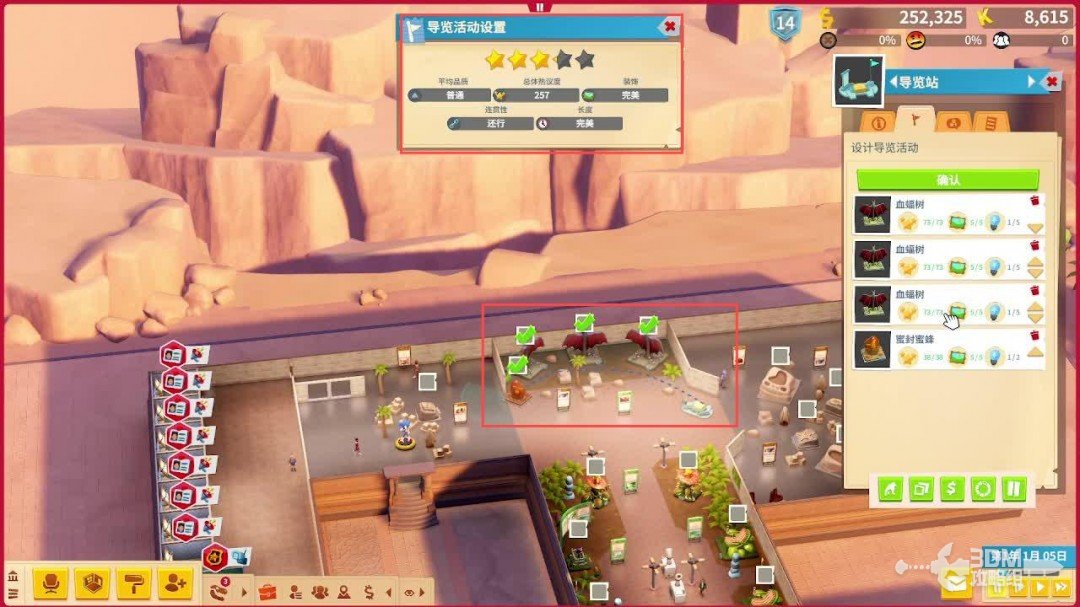Open the list tab in the 导览站 panel
The image size is (1080, 607).
coord(990,123)
